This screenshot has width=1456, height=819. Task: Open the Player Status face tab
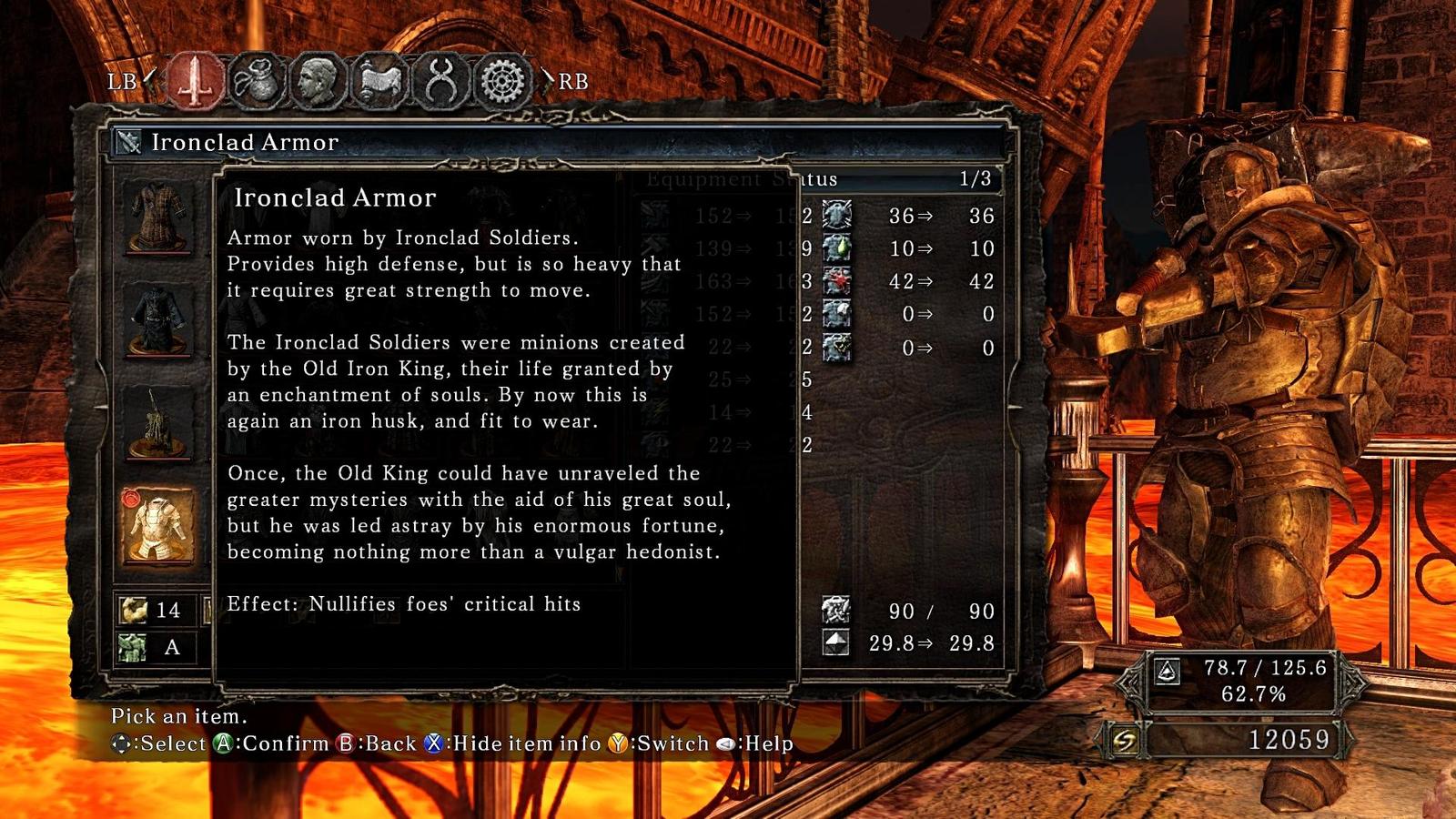point(317,82)
